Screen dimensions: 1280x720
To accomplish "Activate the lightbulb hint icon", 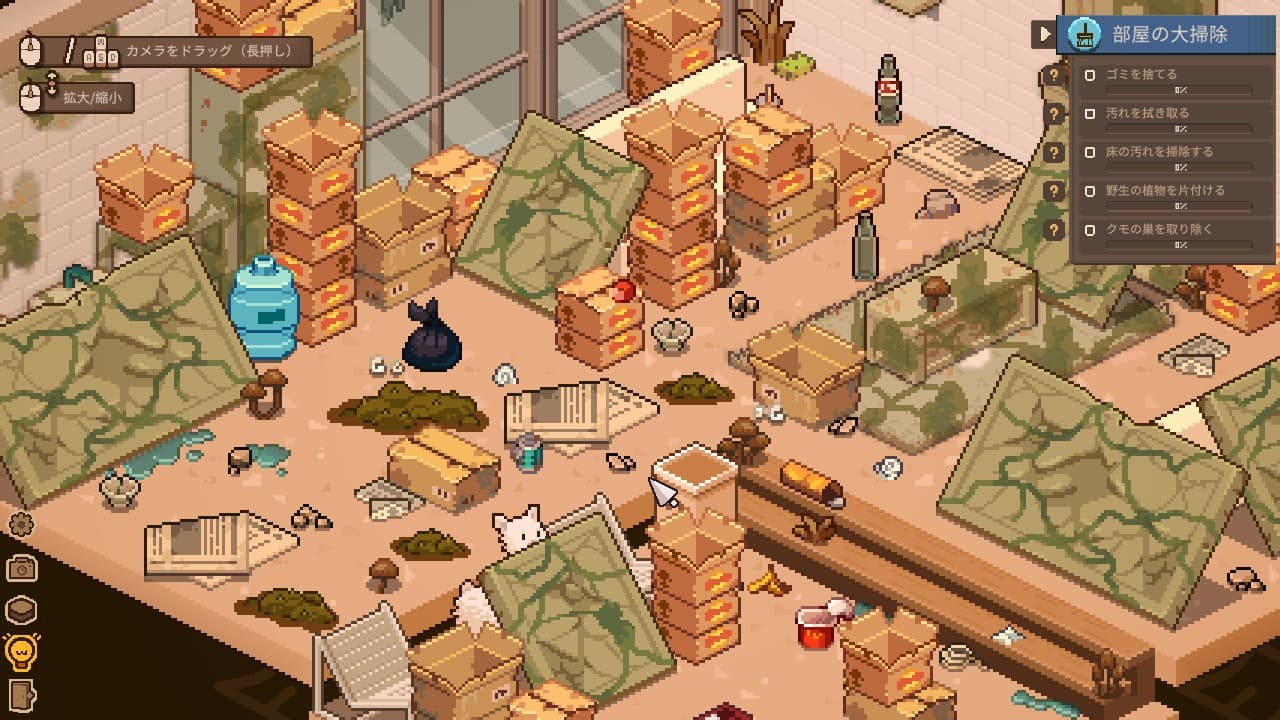I will [x=21, y=652].
